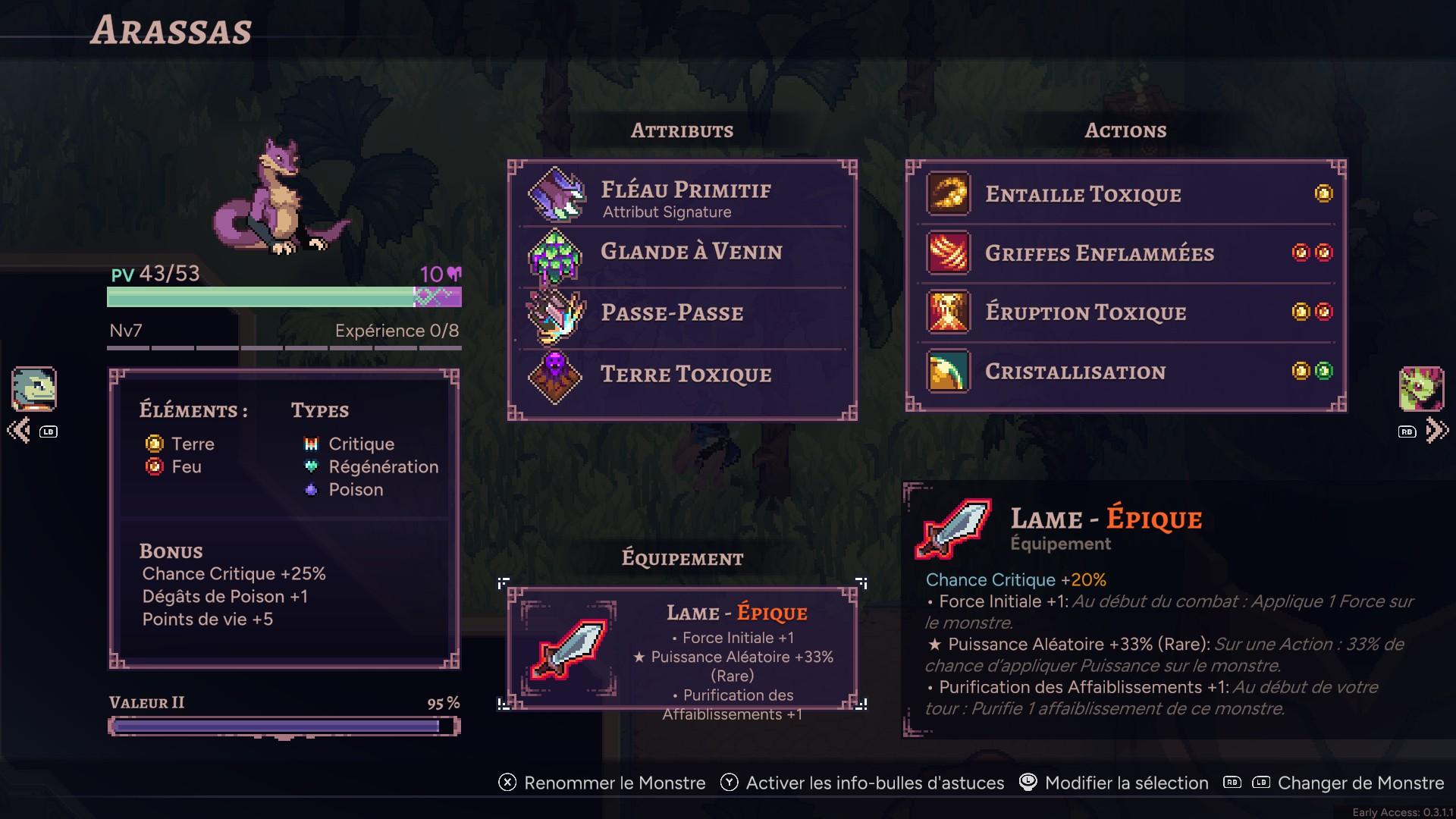Choose the Cristallisation action

1125,372
